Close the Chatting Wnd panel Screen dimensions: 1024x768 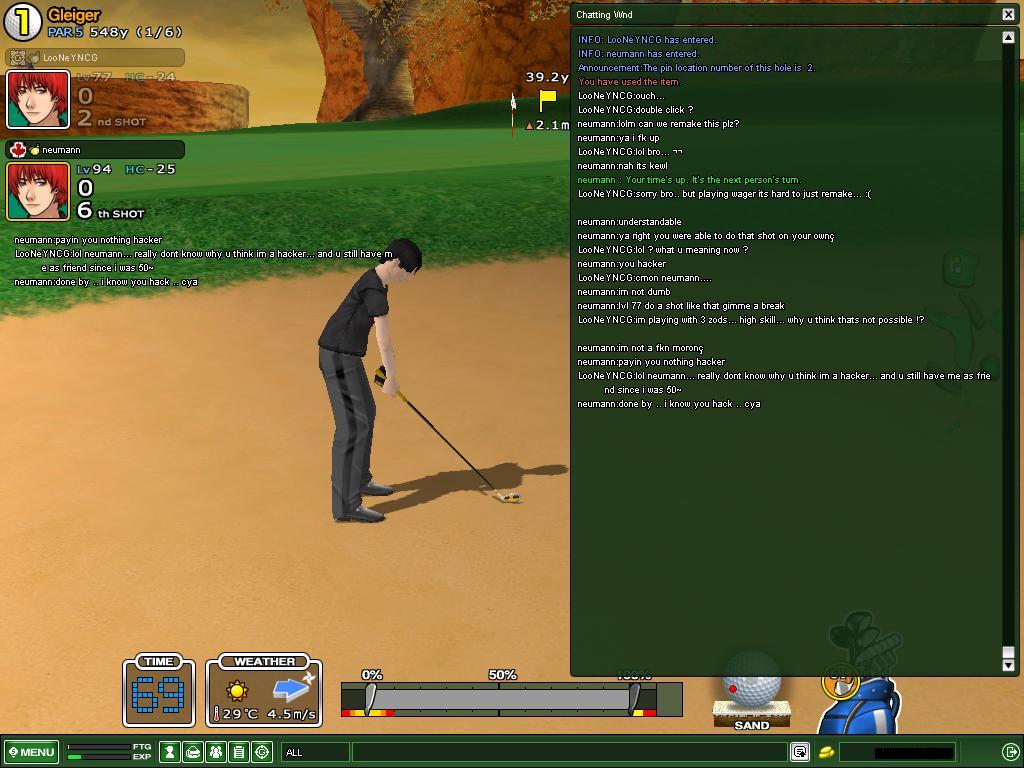pyautogui.click(x=1008, y=14)
